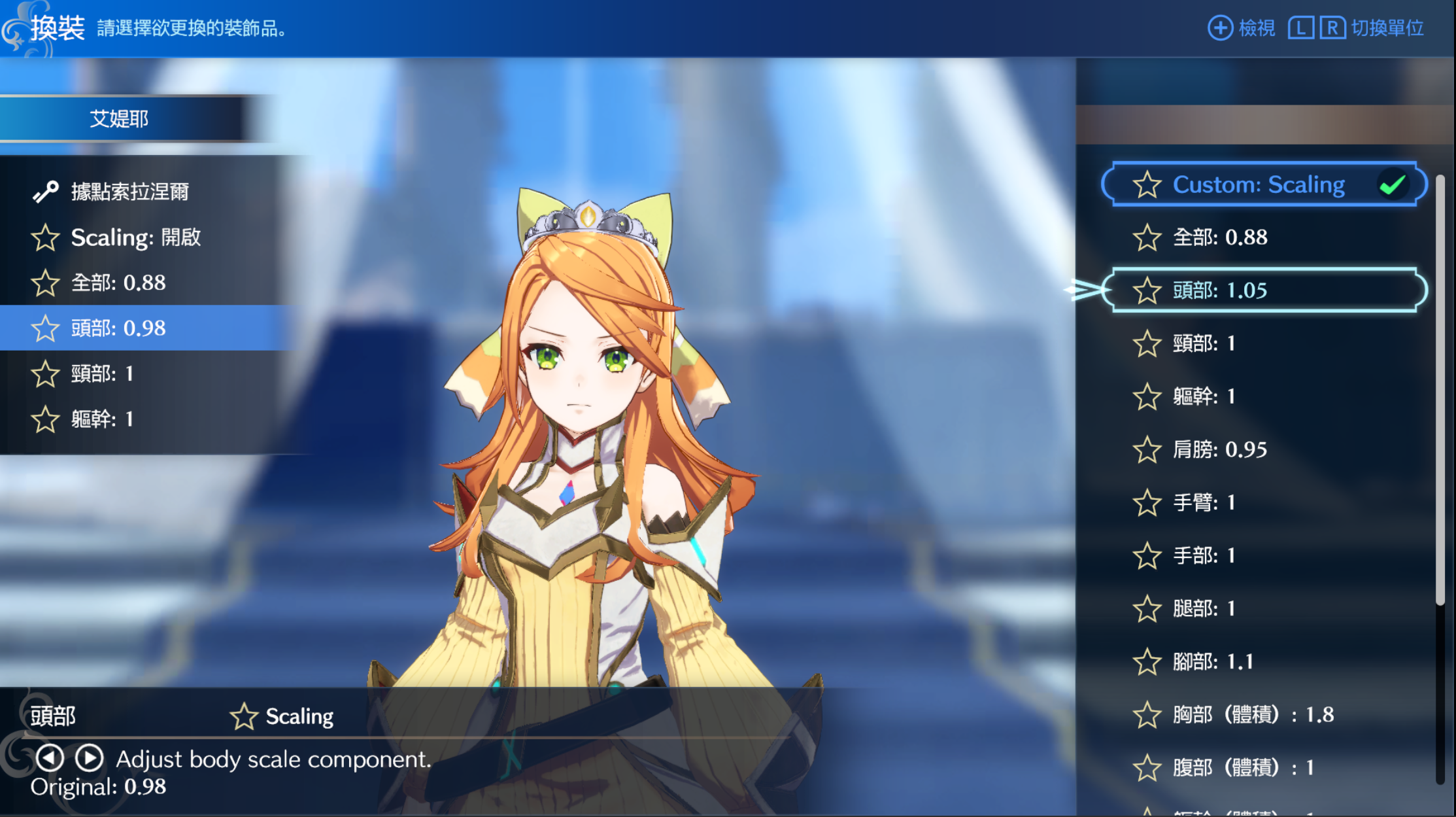Viewport: 1456px width, 817px height.
Task: Click the right-arrow to increase scale
Action: 90,758
